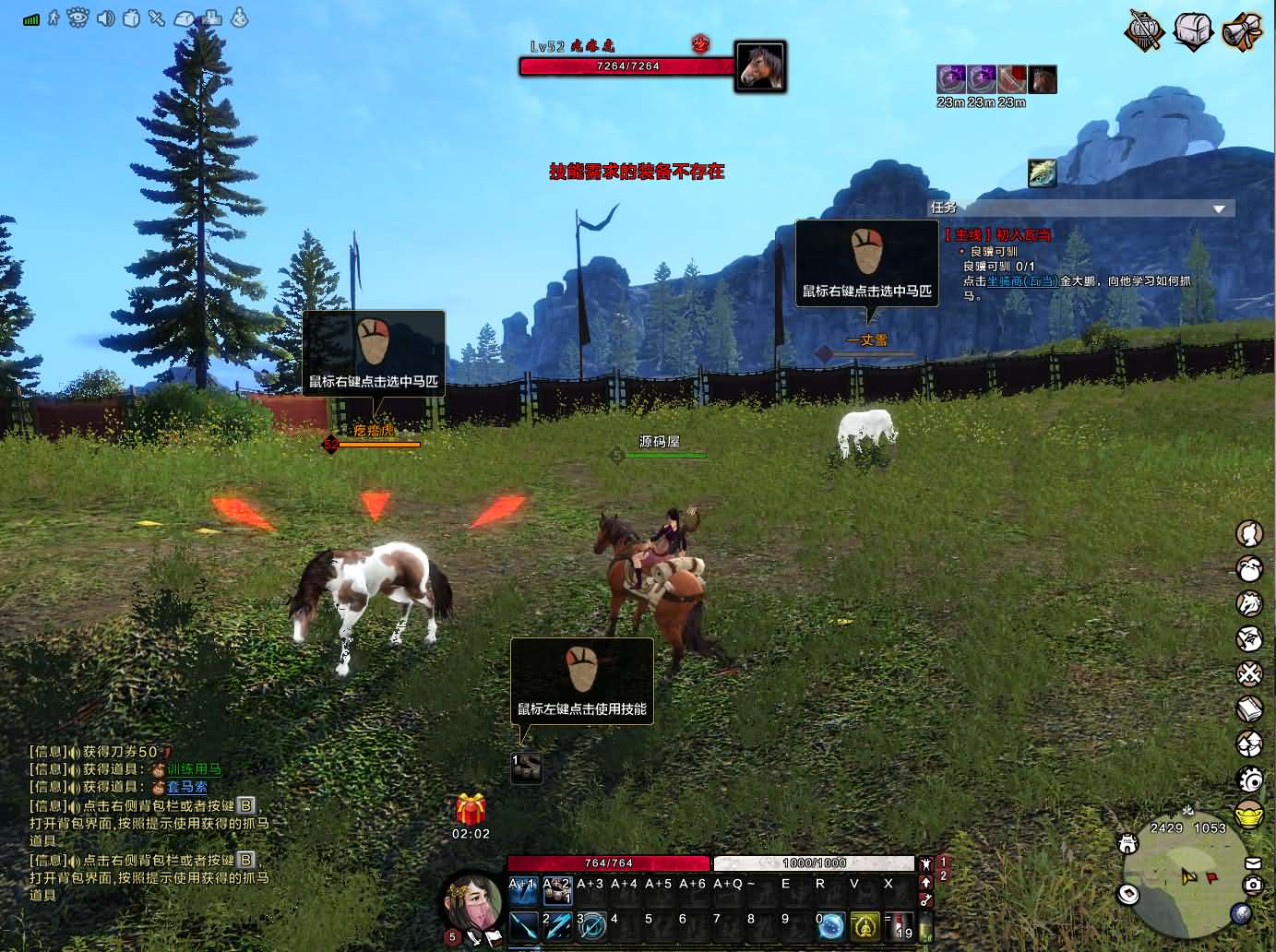Open the character silhouette menu icon

tap(1249, 533)
